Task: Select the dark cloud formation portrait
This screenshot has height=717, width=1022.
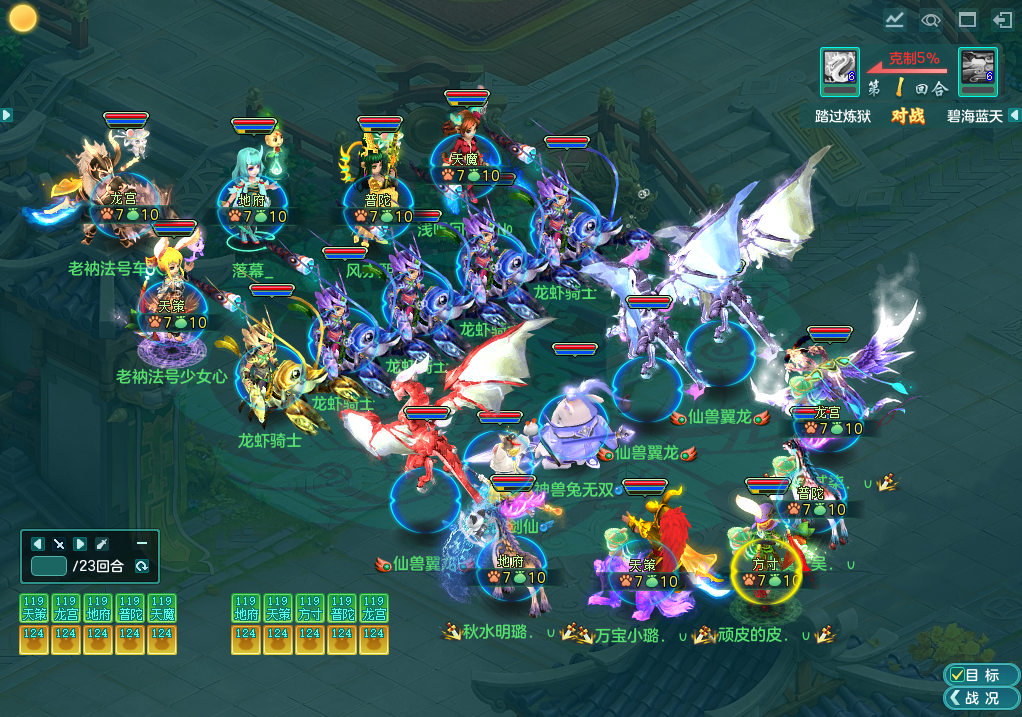Action: pos(976,68)
